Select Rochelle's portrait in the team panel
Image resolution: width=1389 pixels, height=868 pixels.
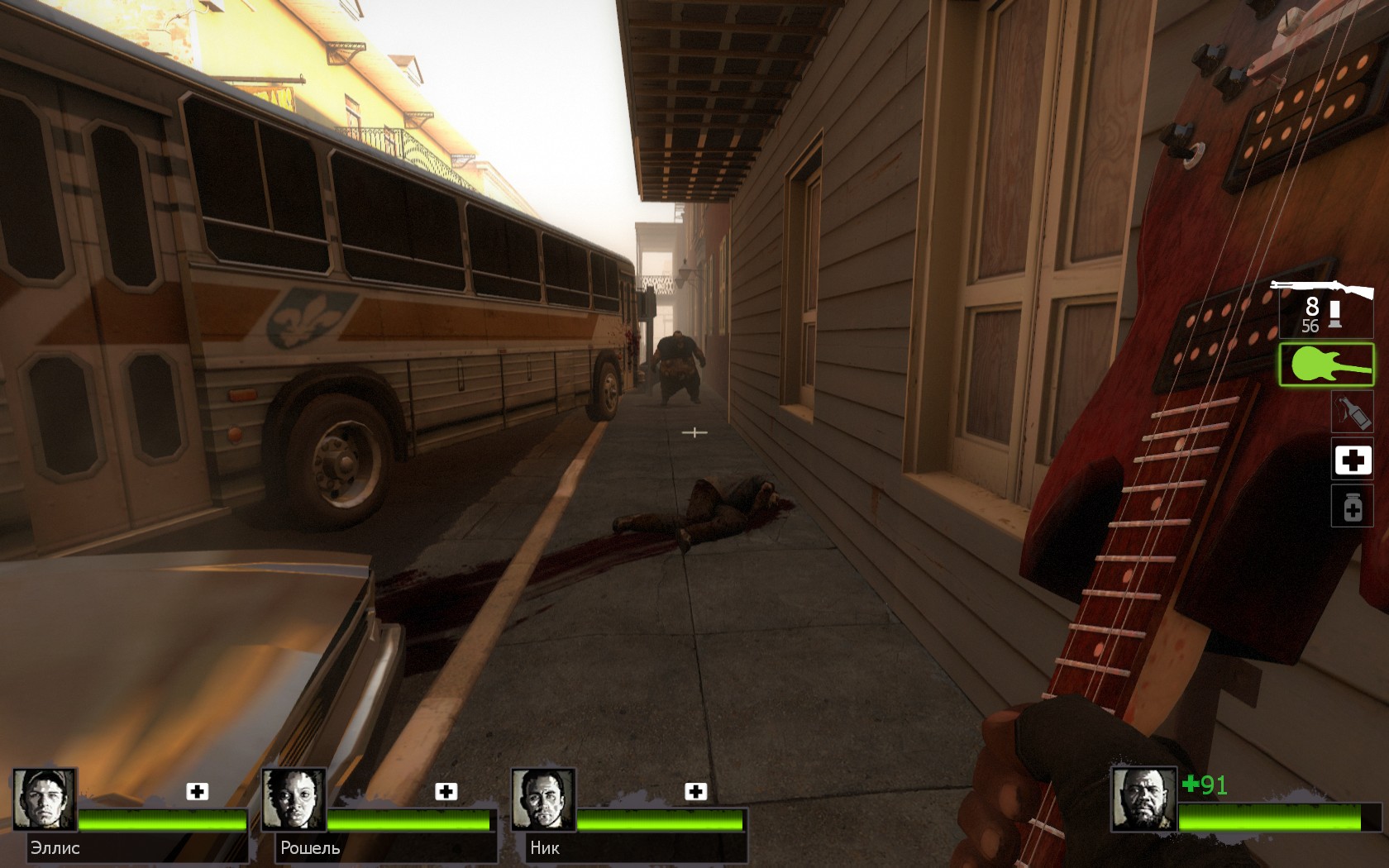tap(294, 799)
